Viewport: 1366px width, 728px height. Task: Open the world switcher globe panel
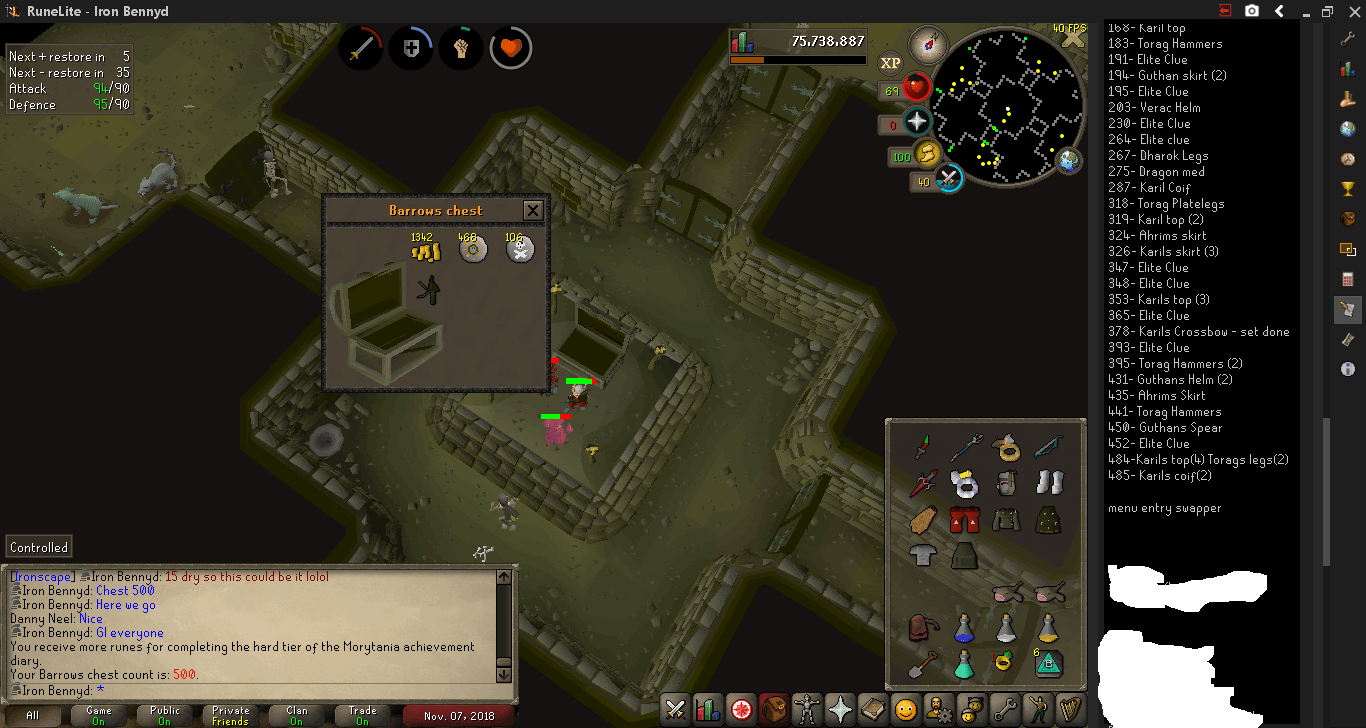click(1348, 128)
